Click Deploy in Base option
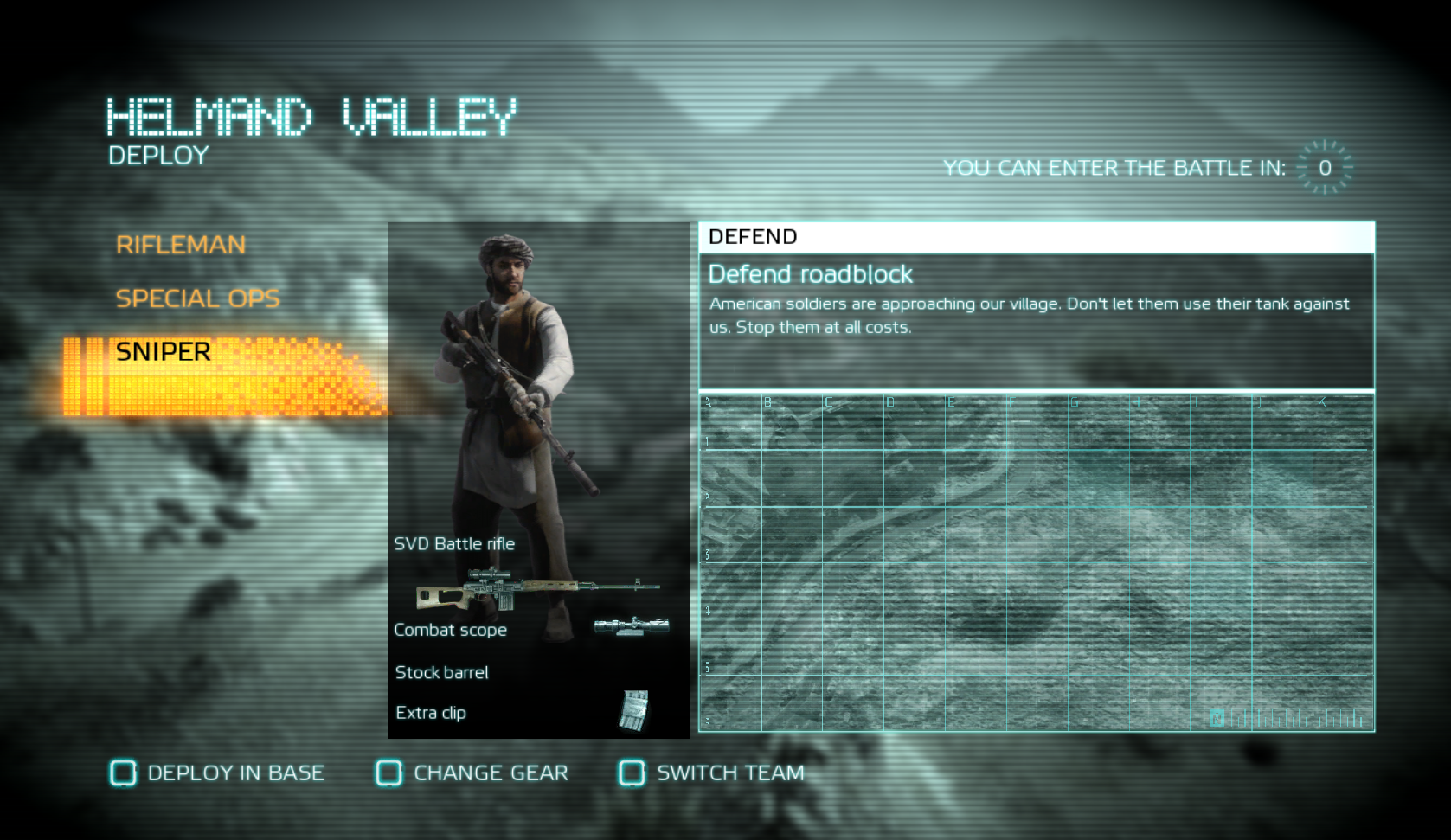This screenshot has height=840, width=1451. 217,773
